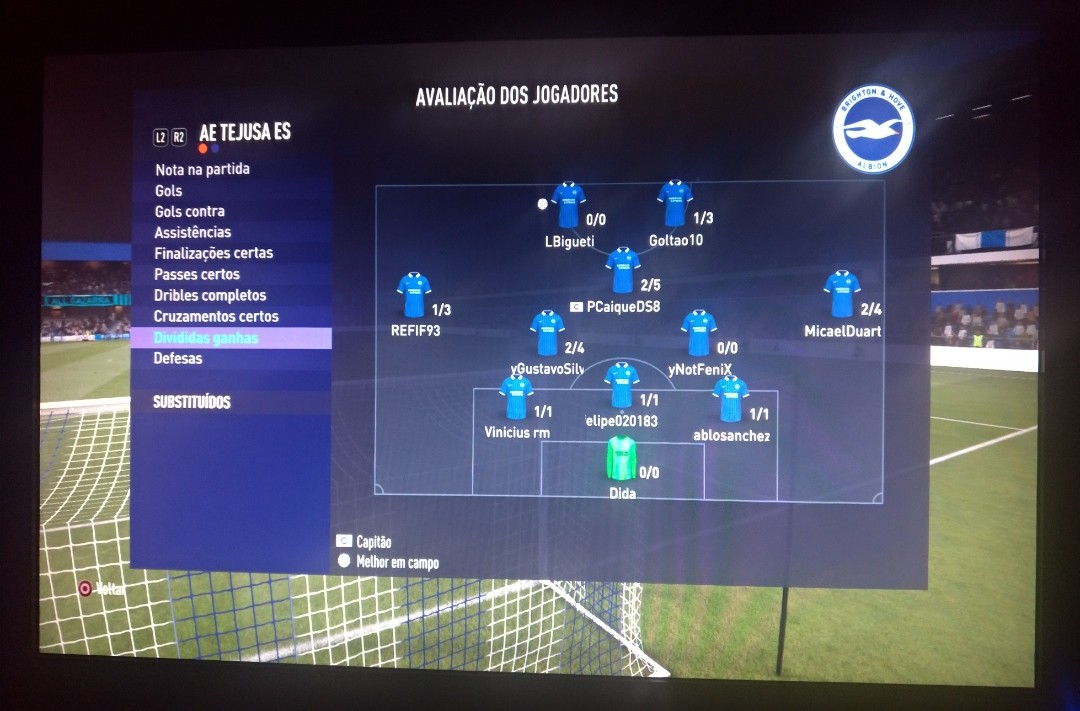Select winger REFIF93's shirt
The height and width of the screenshot is (711, 1080).
point(414,295)
